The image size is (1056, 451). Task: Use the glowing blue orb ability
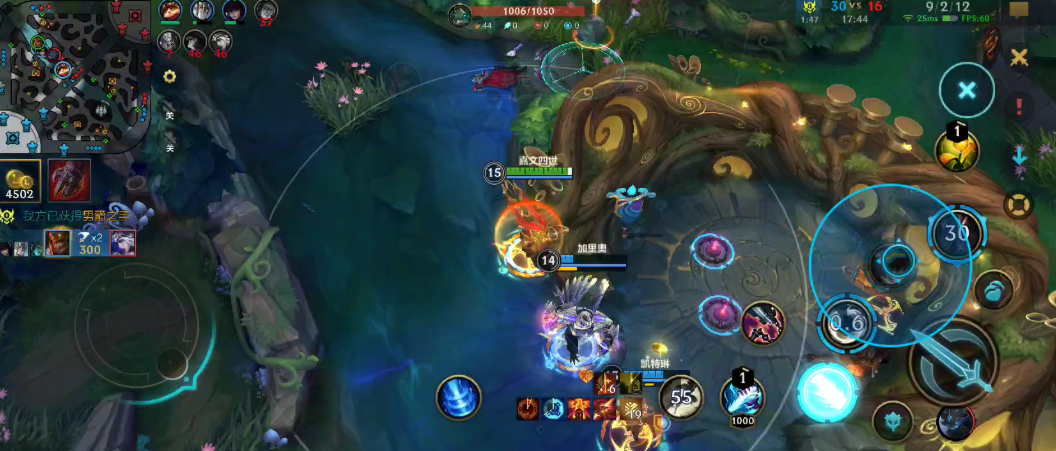827,391
